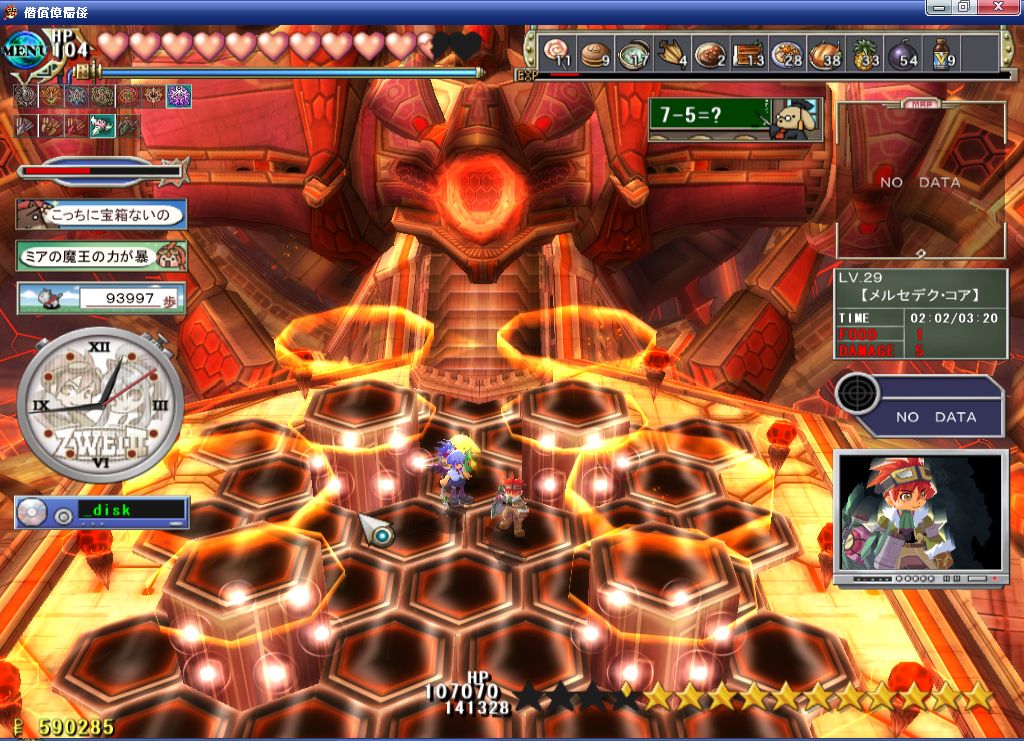The height and width of the screenshot is (741, 1024).
Task: Click the radar NO DATA widget
Action: click(920, 405)
